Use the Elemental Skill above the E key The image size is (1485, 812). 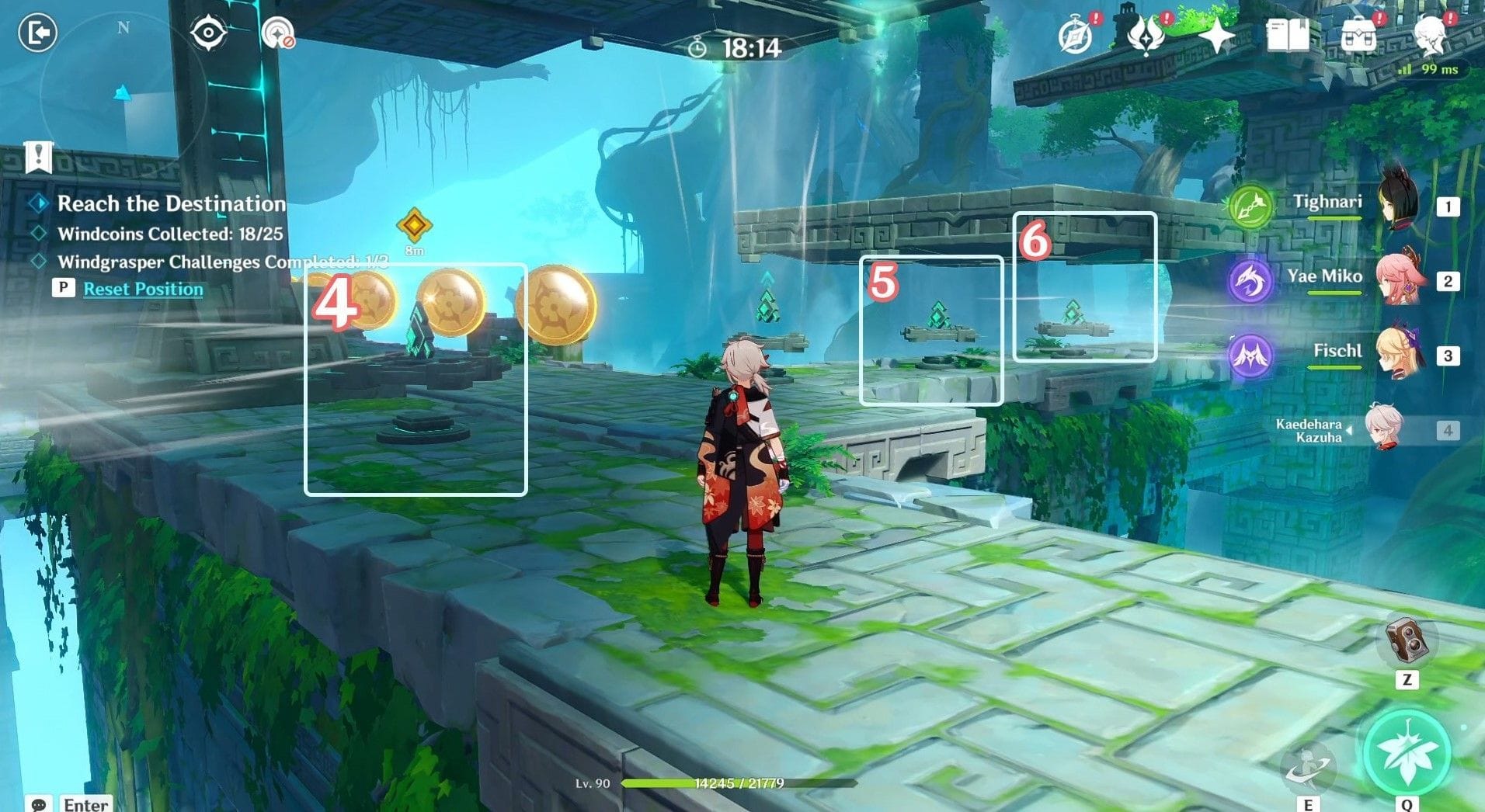[1310, 765]
